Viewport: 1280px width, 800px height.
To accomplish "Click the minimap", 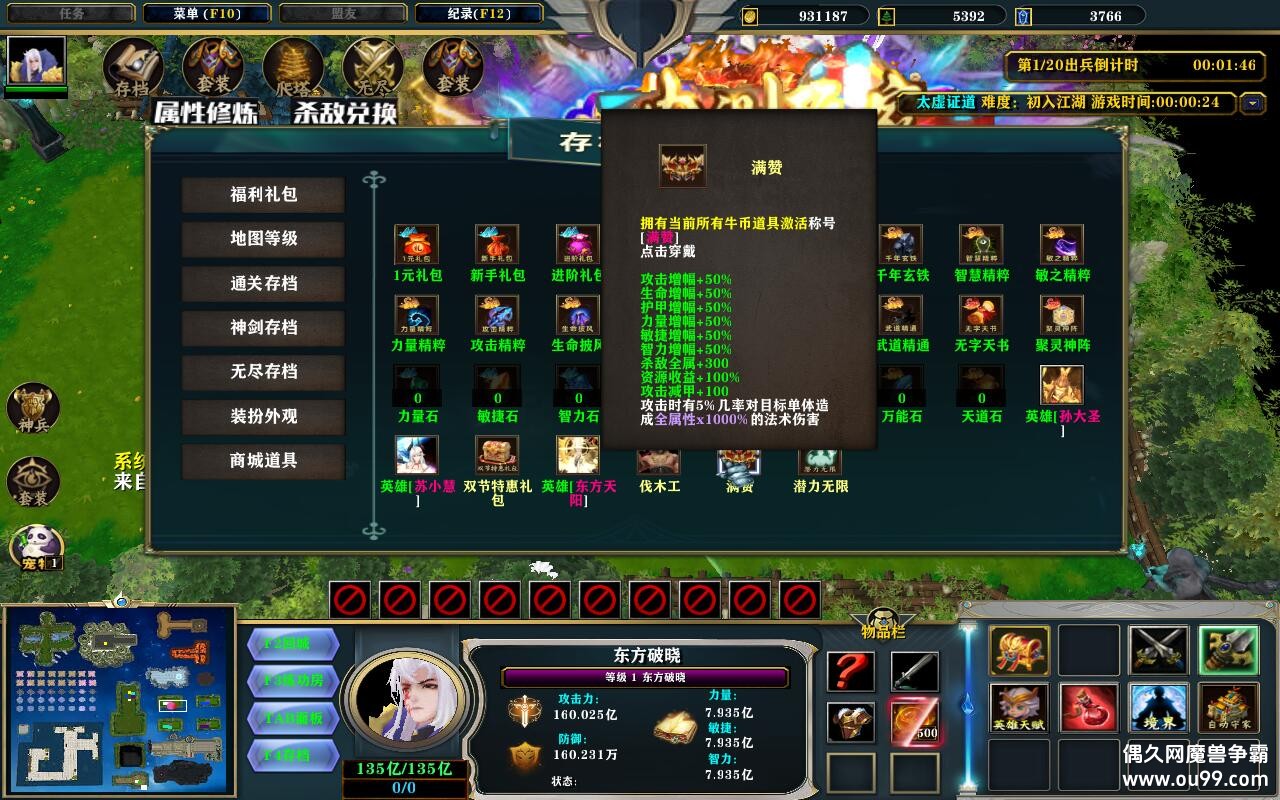I will point(119,699).
